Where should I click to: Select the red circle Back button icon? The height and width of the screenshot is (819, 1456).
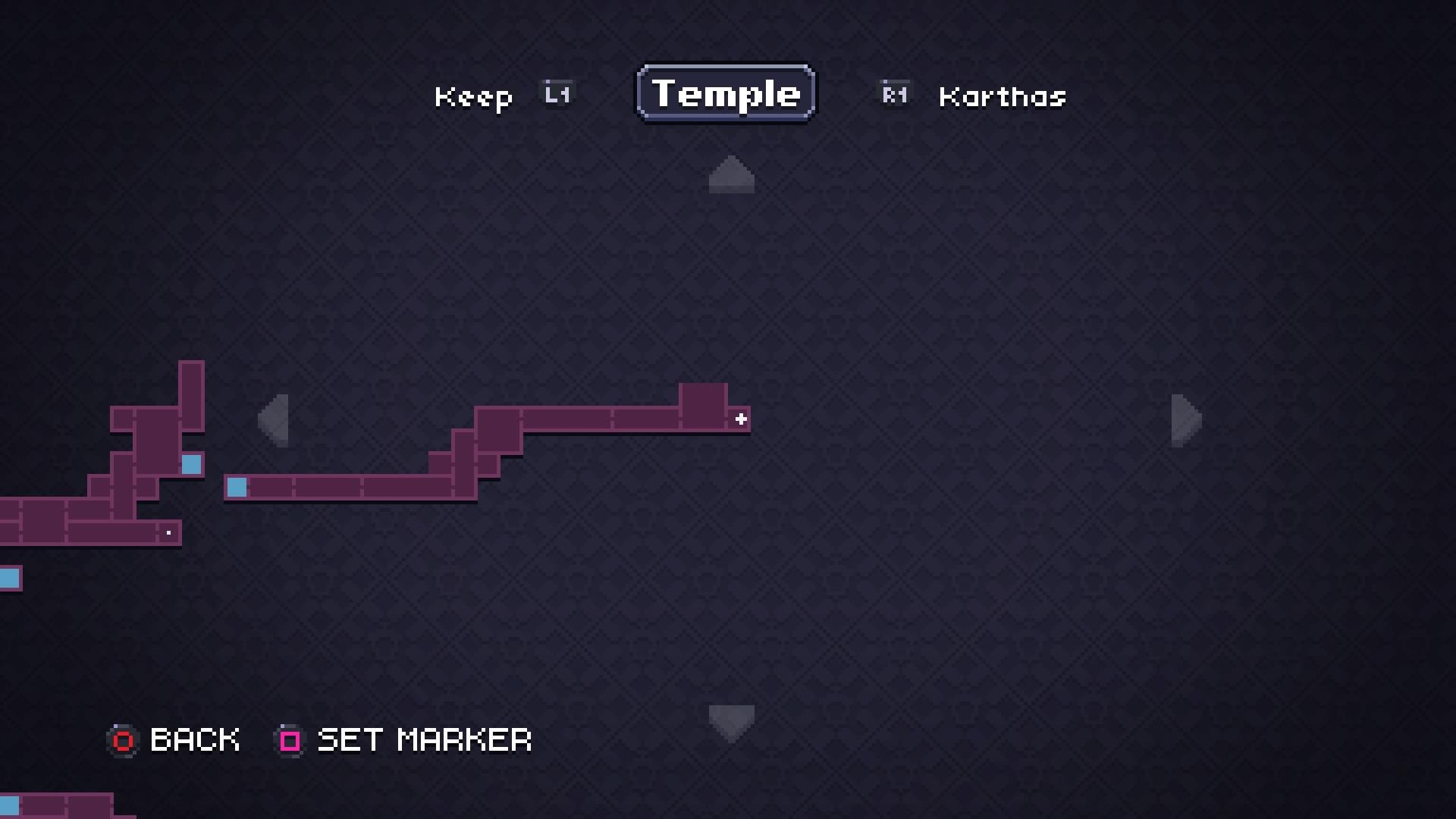point(122,740)
